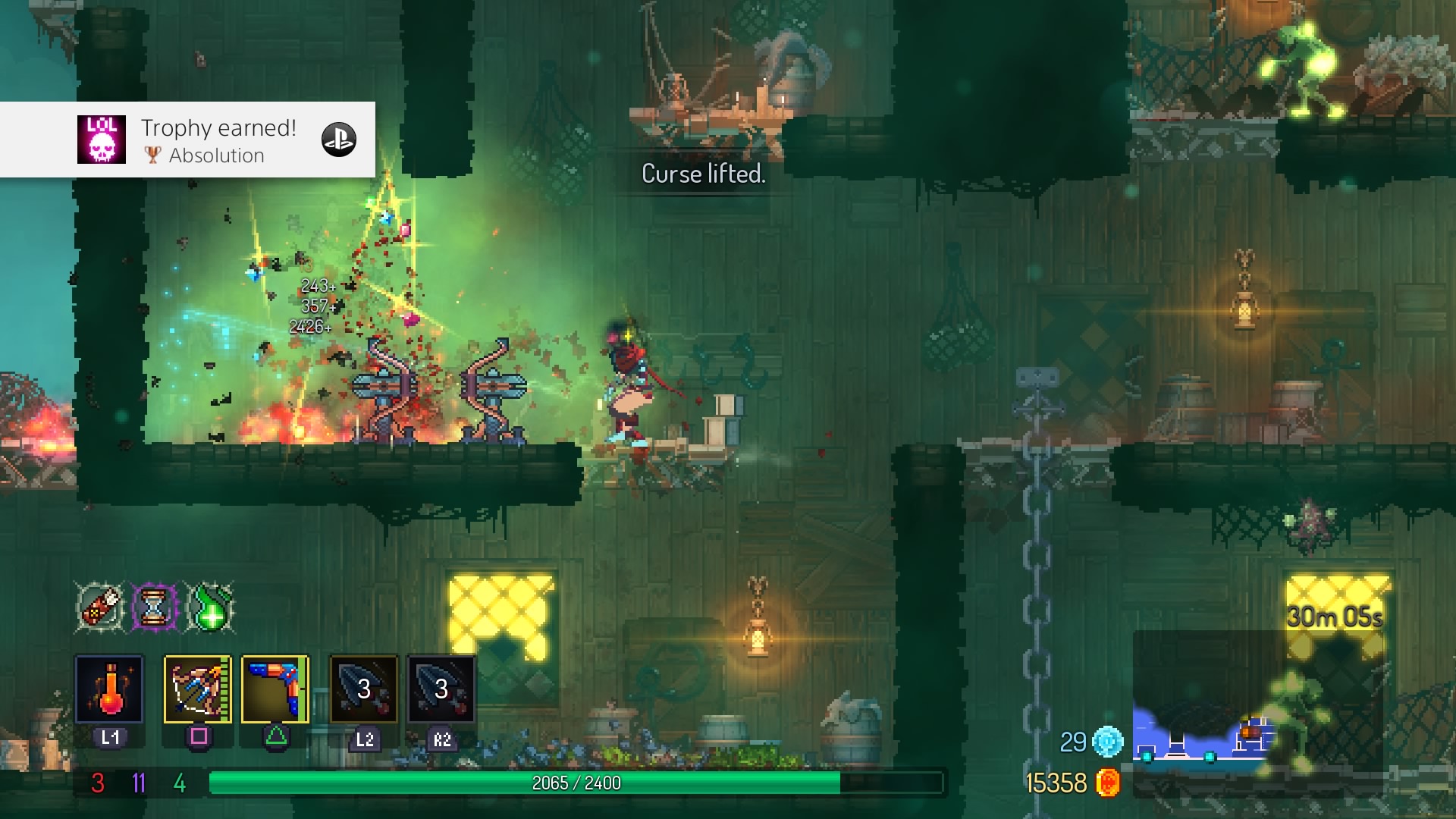This screenshot has height=819, width=1456.
Task: Choose the bow weapon slot
Action: click(x=197, y=689)
